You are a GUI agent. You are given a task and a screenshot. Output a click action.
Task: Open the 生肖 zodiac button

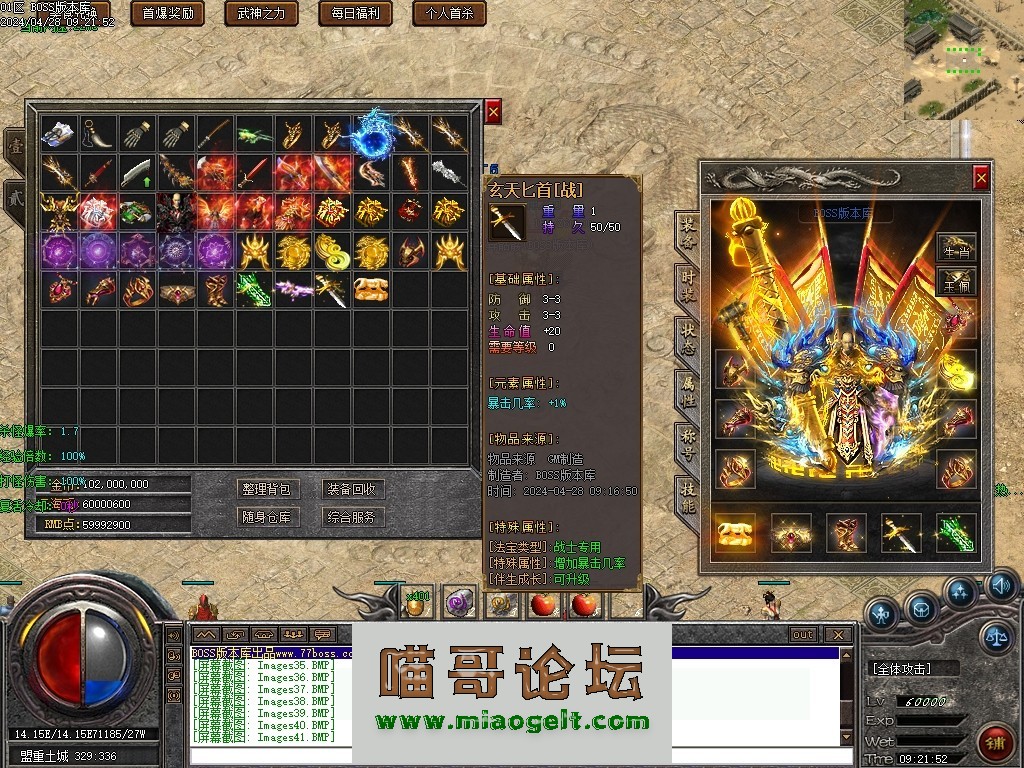(956, 252)
